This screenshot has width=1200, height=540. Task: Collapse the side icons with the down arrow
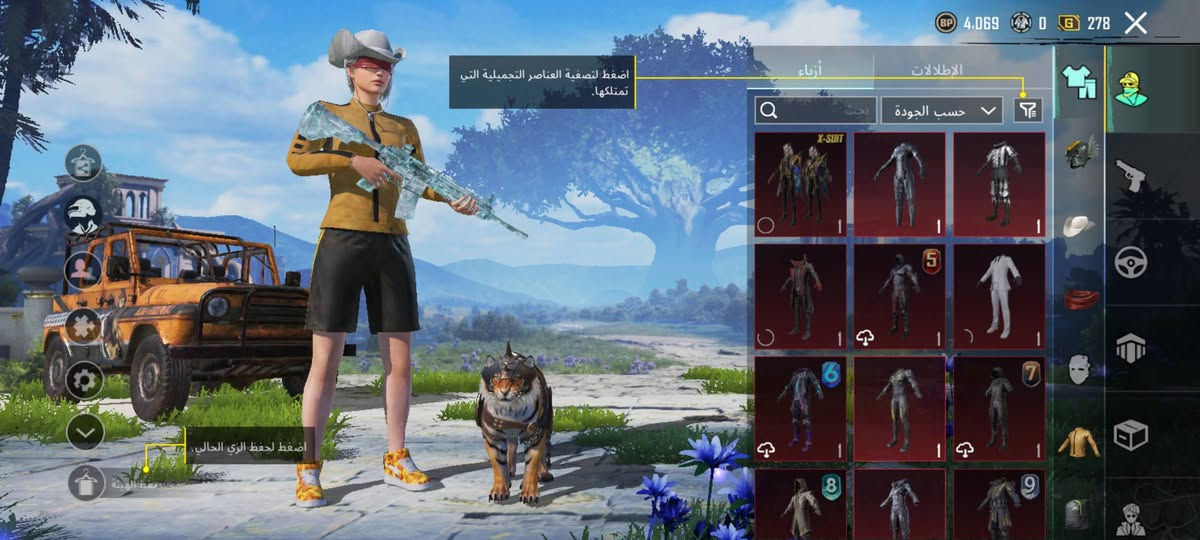pos(85,431)
